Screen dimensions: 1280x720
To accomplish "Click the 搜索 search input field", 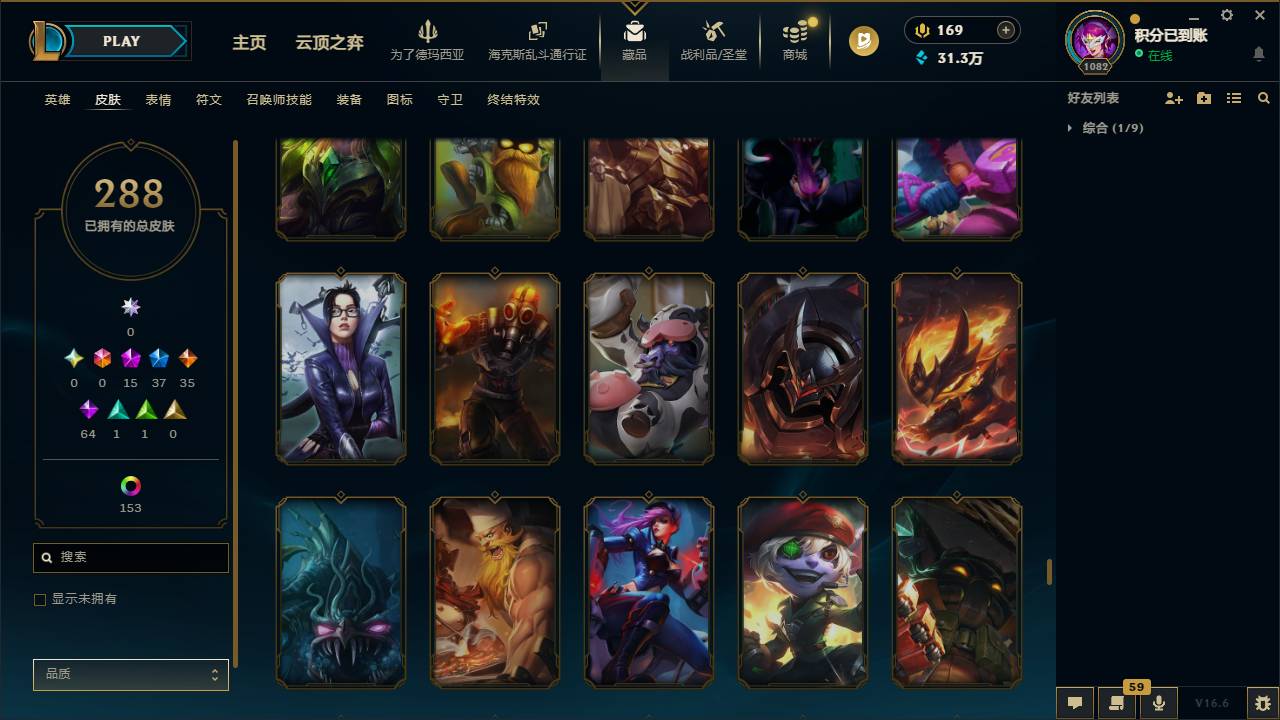I will point(130,557).
